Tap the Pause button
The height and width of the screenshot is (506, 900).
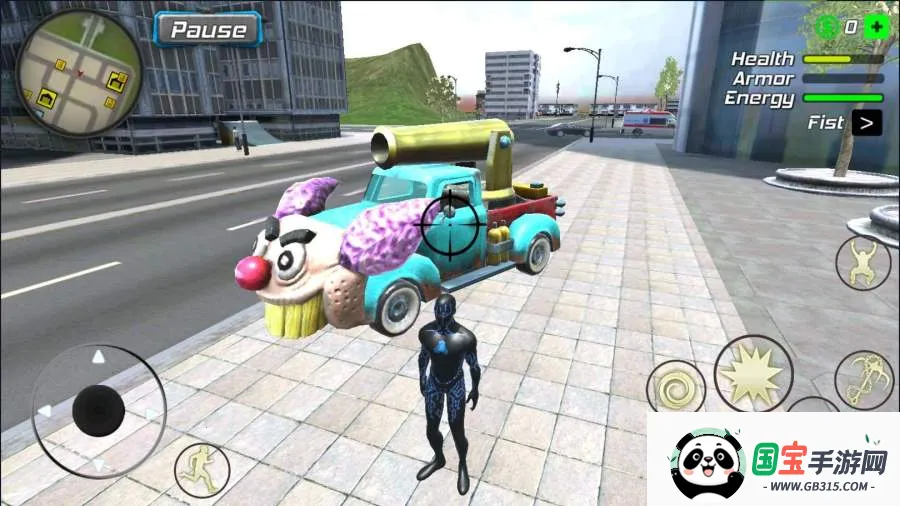pyautogui.click(x=208, y=30)
